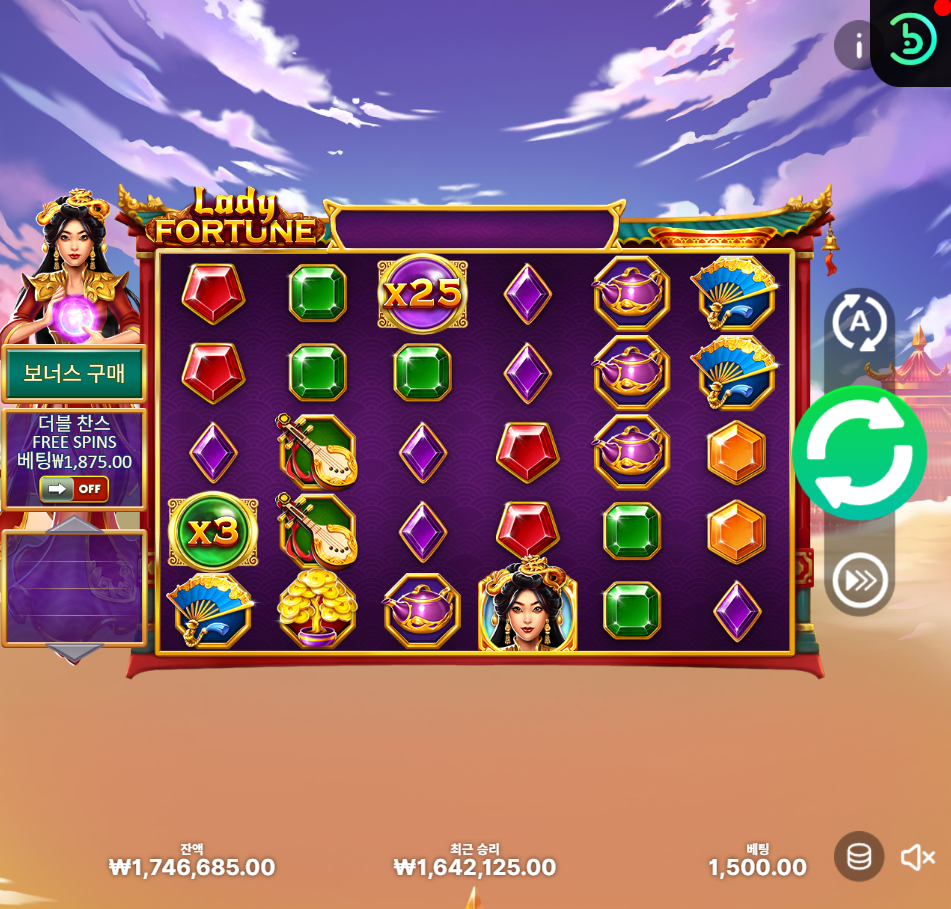Viewport: 951px width, 909px height.
Task: Open the bet coin stack settings
Action: [859, 856]
